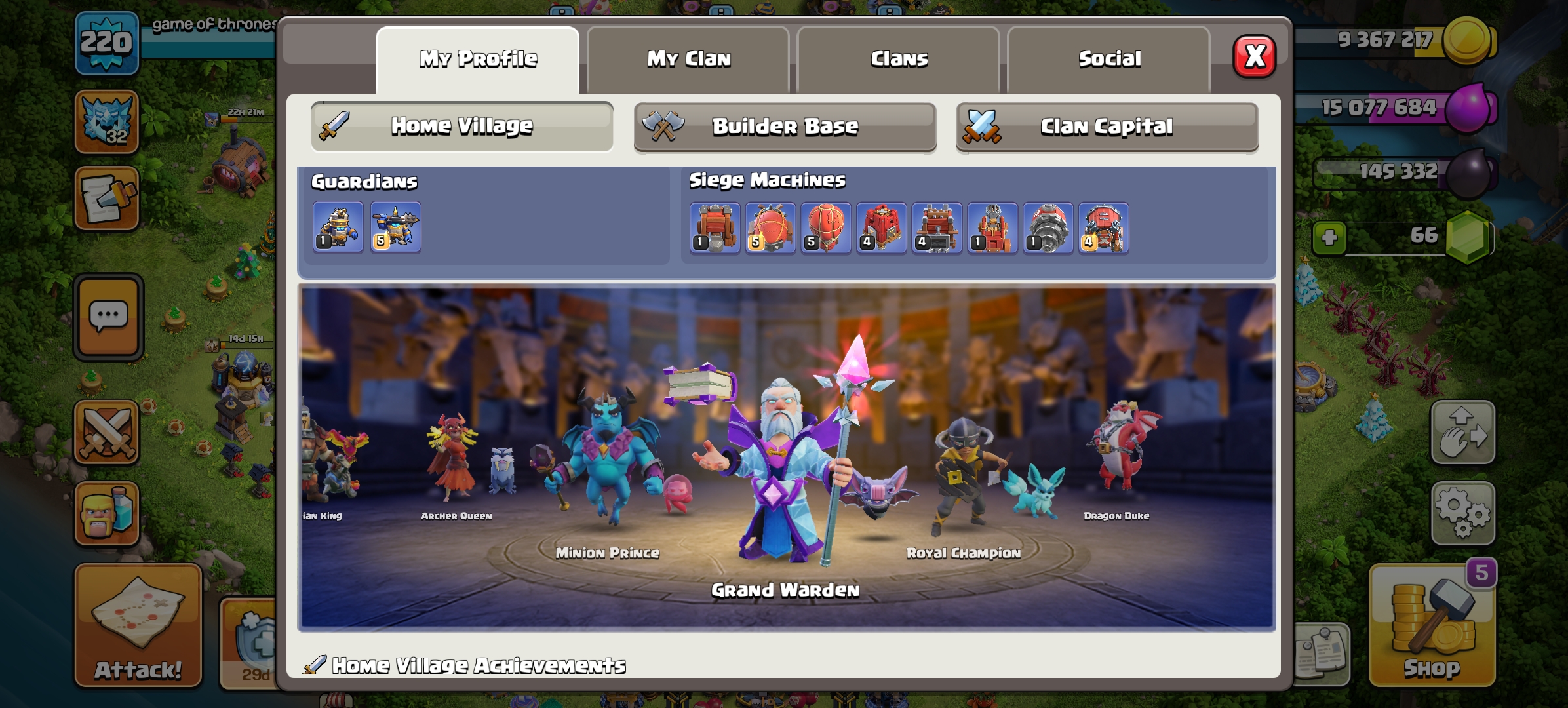View the Clan Capital profile
The height and width of the screenshot is (708, 1568).
[x=1107, y=126]
